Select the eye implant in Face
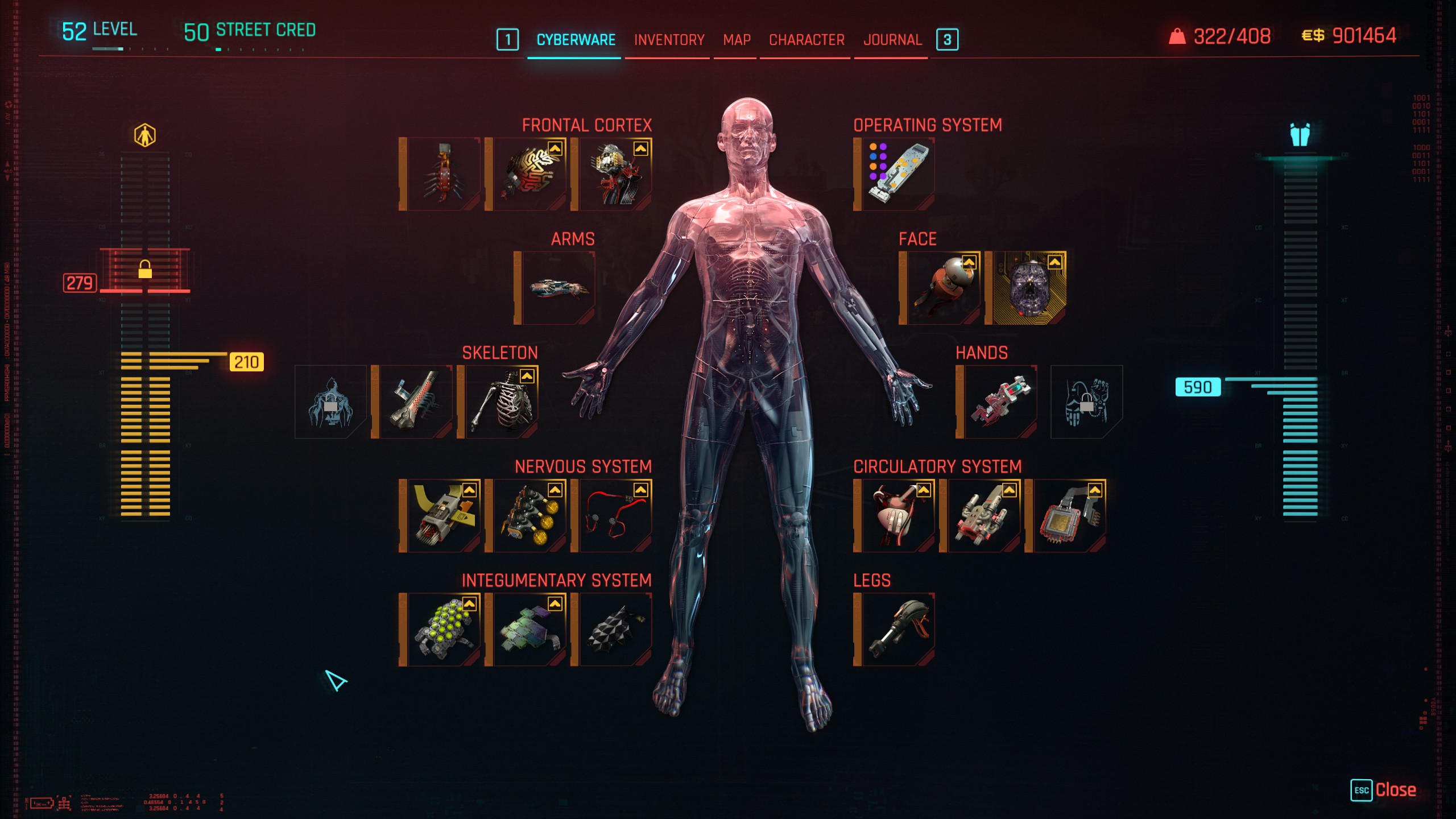Image resolution: width=1456 pixels, height=819 pixels. (943, 288)
